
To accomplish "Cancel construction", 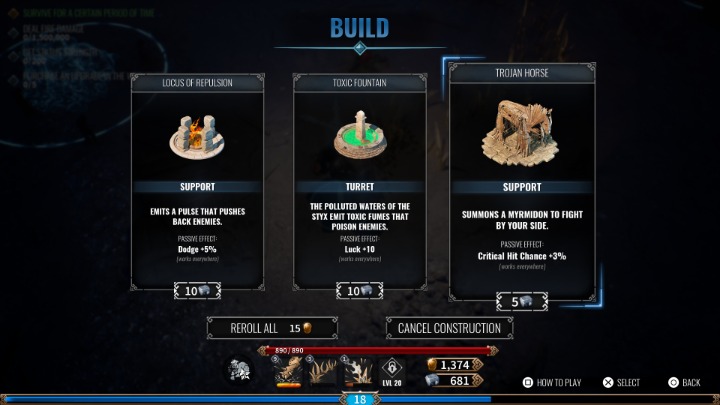I will (450, 328).
